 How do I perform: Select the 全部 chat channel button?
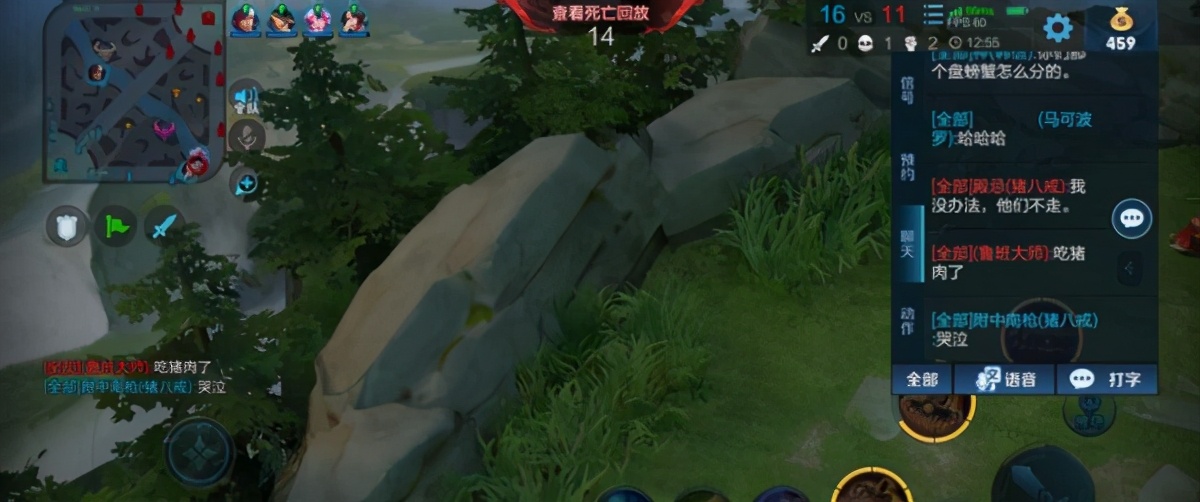coord(922,379)
